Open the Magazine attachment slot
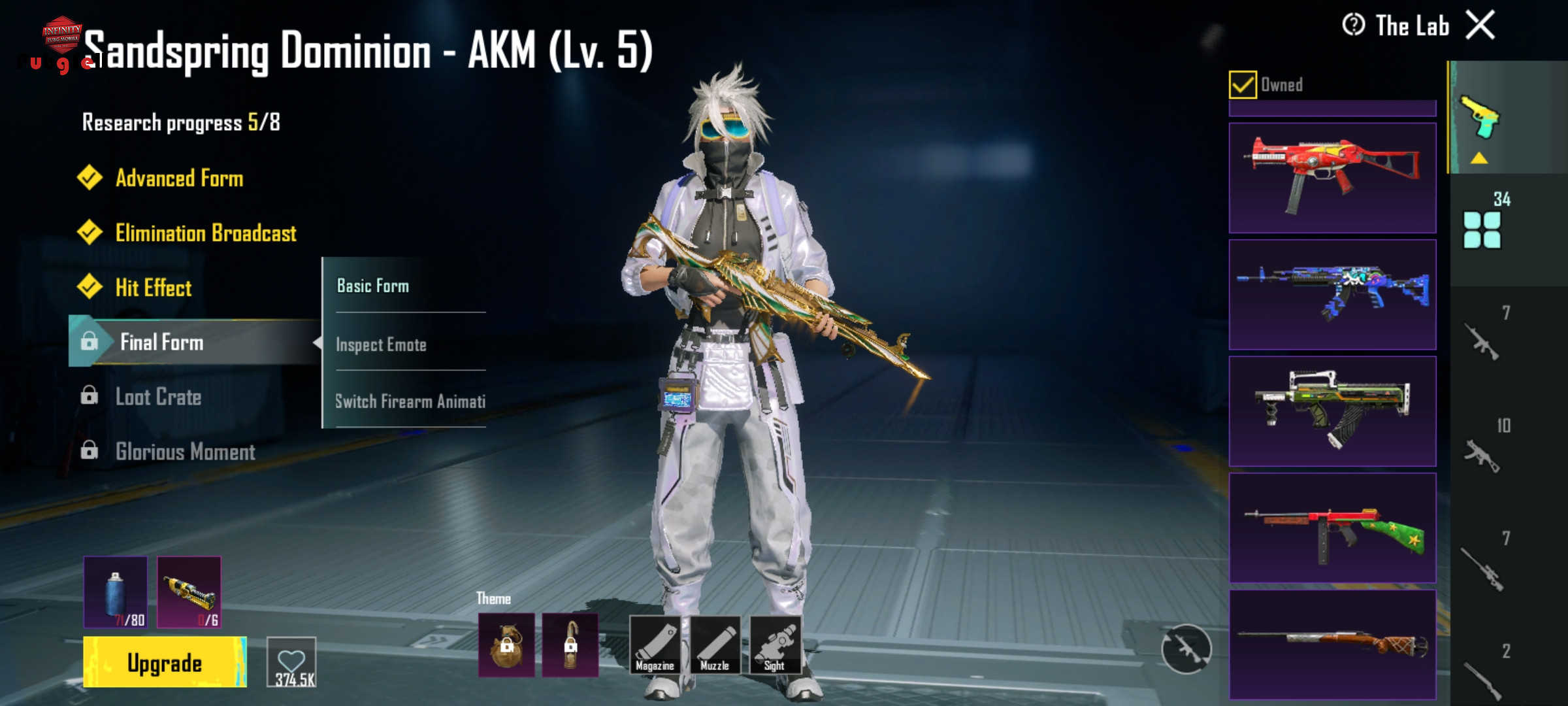Screen dimensions: 1568x706 pos(655,645)
